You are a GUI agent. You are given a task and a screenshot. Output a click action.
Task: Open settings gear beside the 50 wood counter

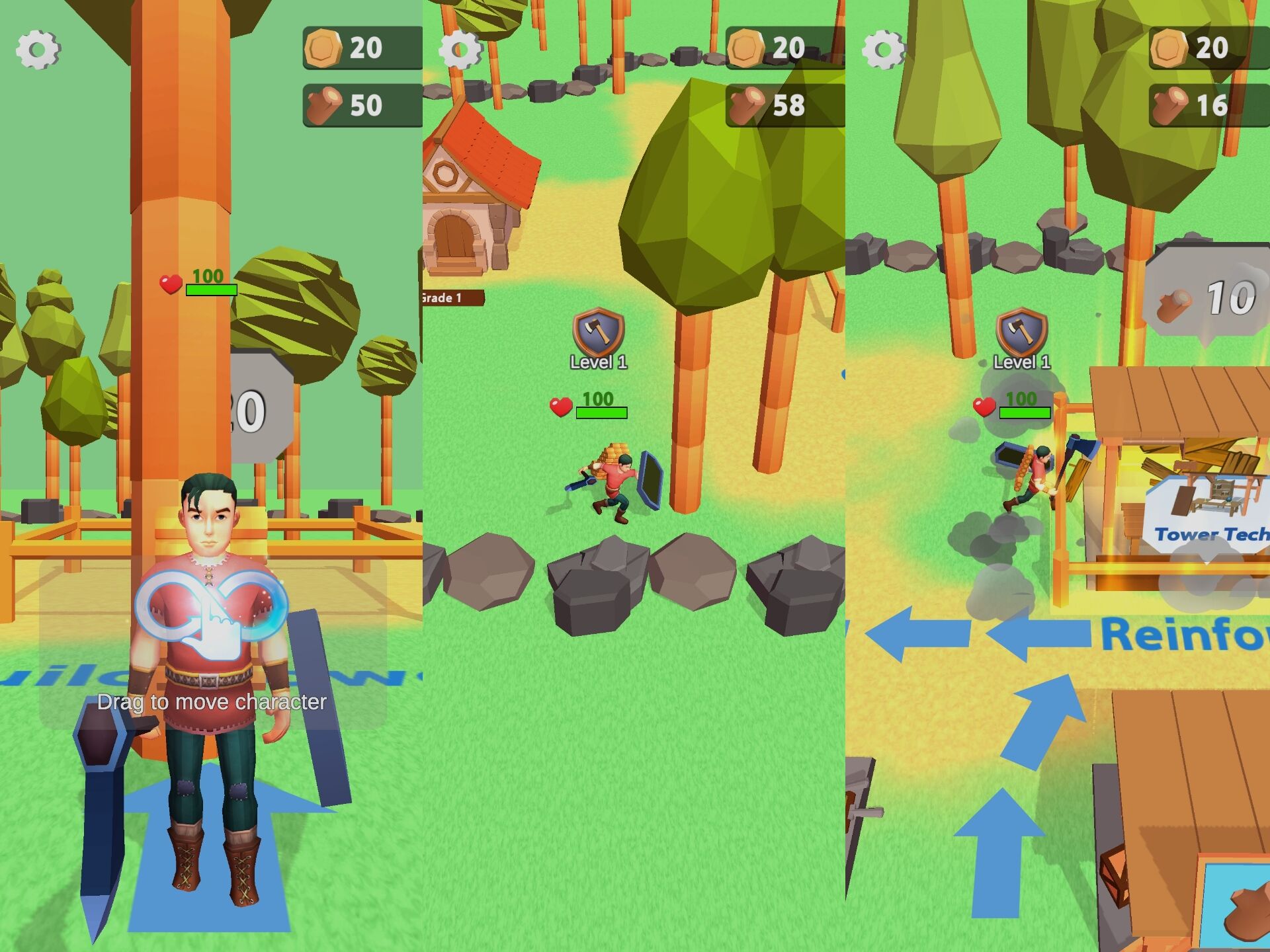pyautogui.click(x=38, y=49)
